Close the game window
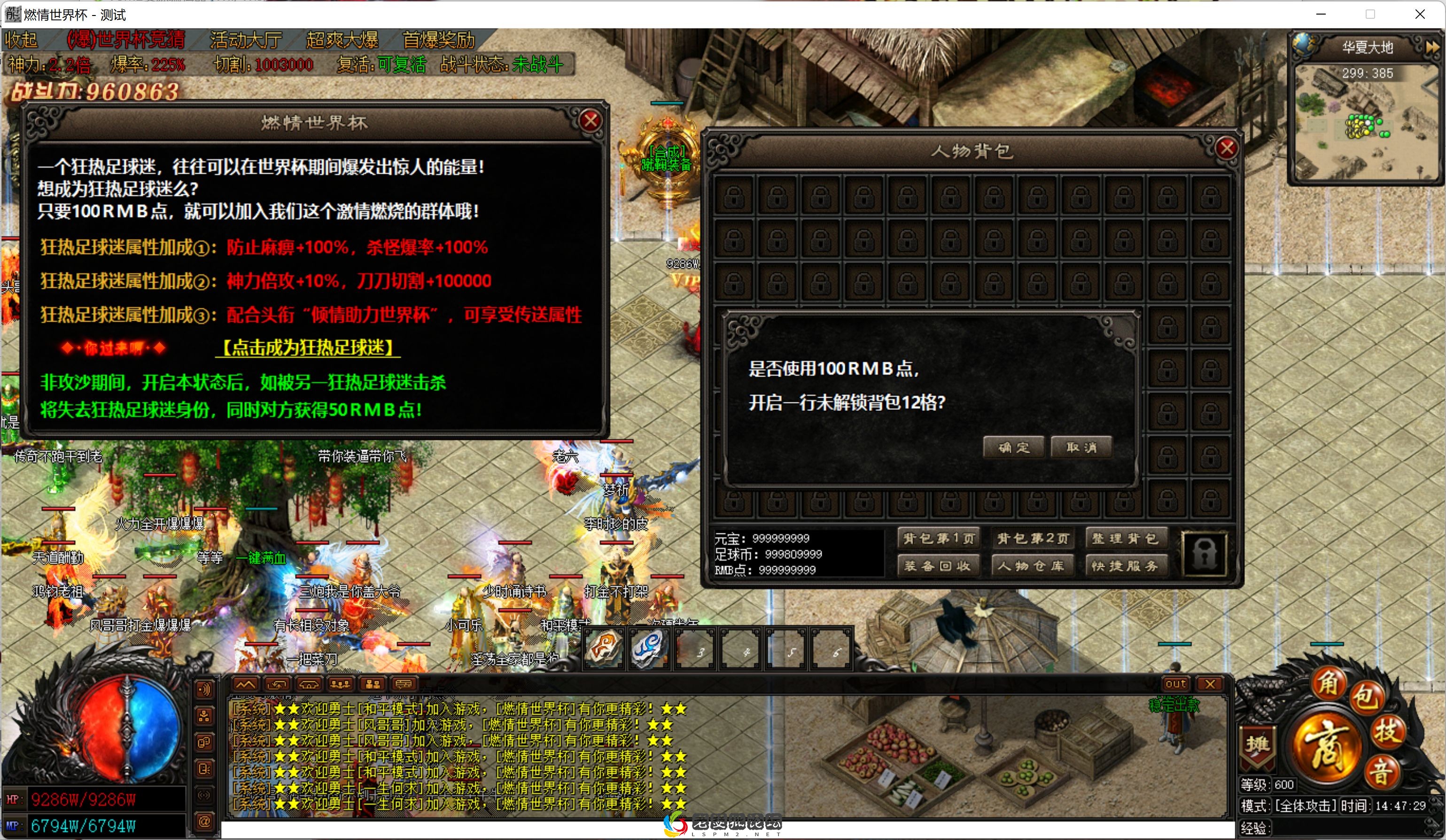The image size is (1446, 840). pos(1420,15)
